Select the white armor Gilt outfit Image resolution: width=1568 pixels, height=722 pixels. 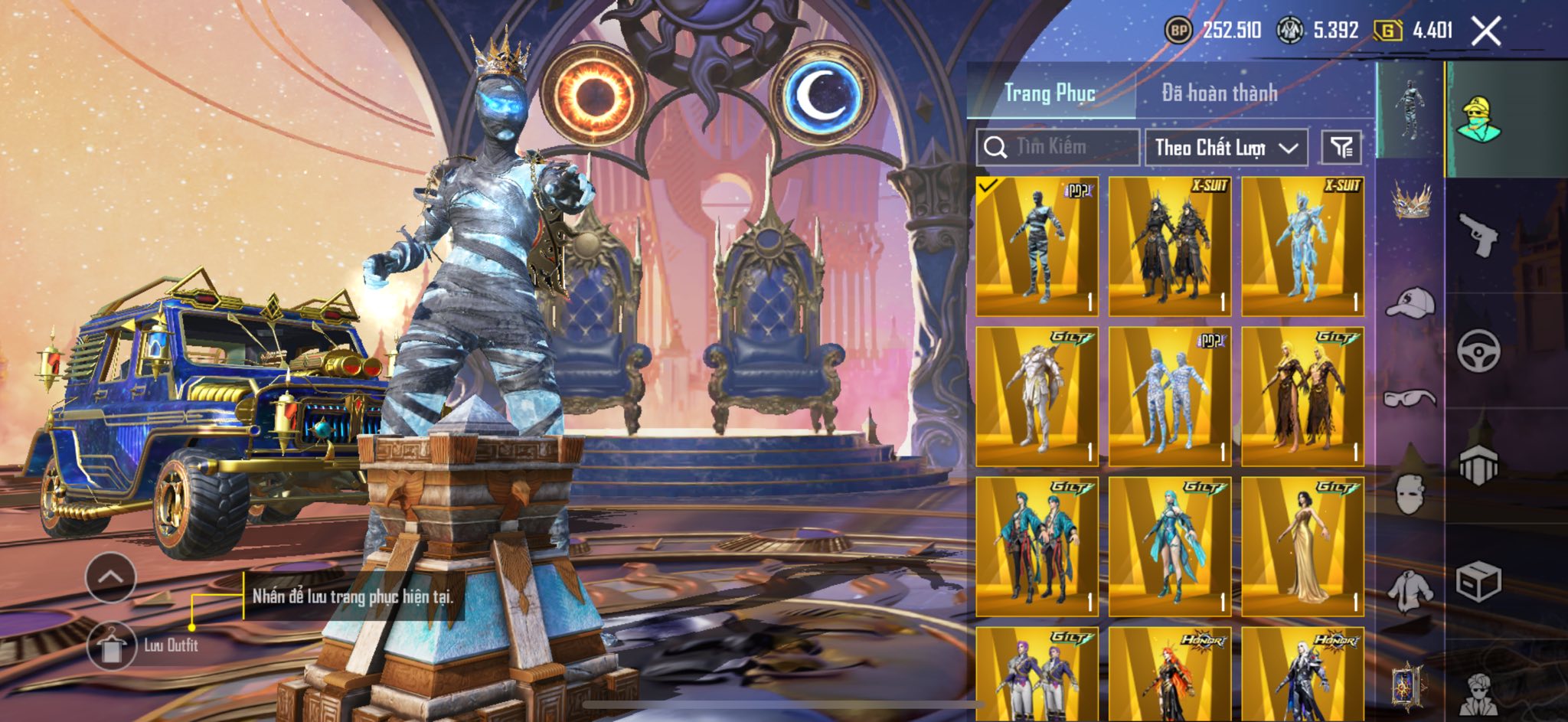coord(1037,397)
